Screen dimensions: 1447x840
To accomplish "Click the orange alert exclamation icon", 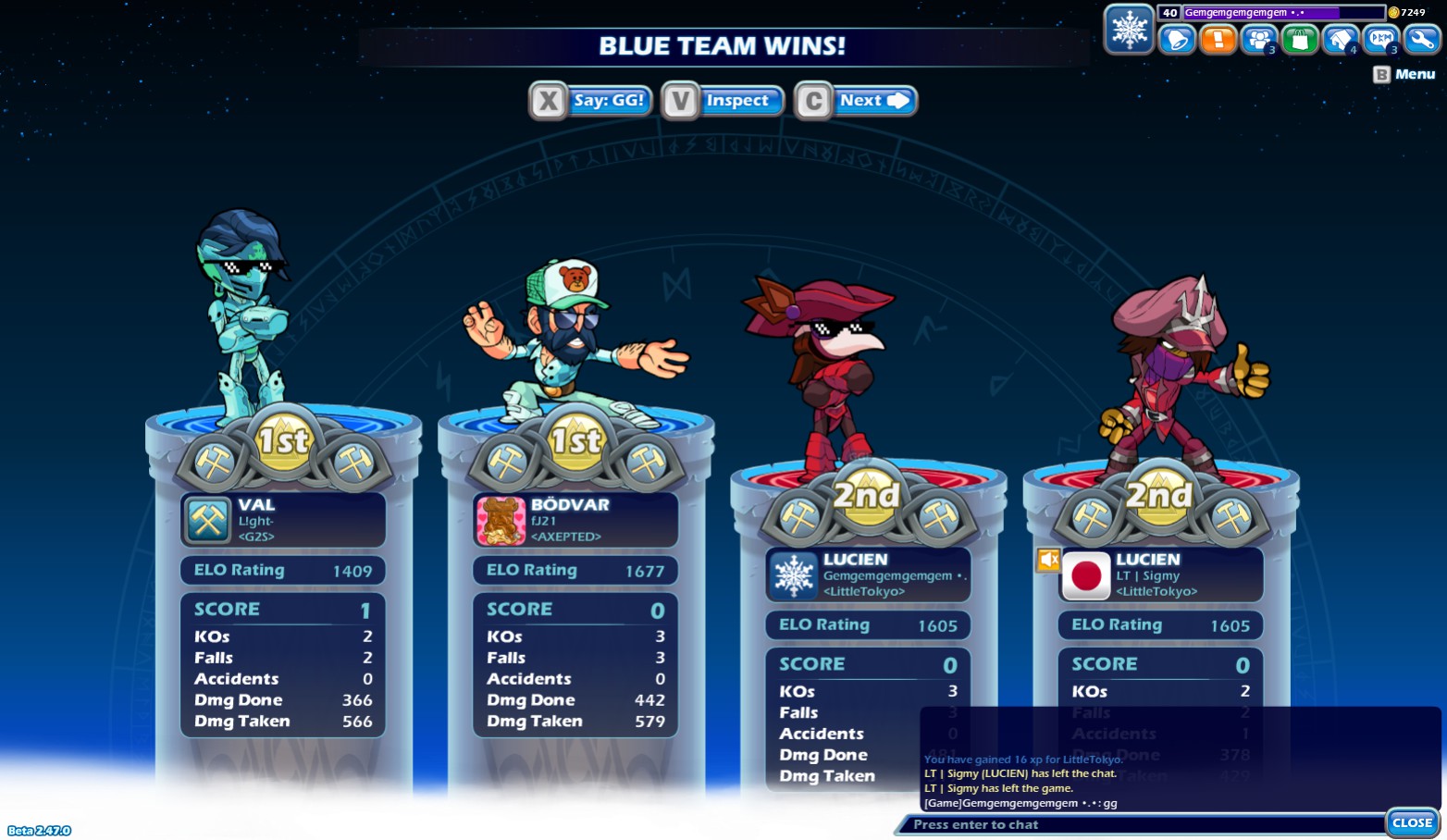I will (x=1218, y=40).
